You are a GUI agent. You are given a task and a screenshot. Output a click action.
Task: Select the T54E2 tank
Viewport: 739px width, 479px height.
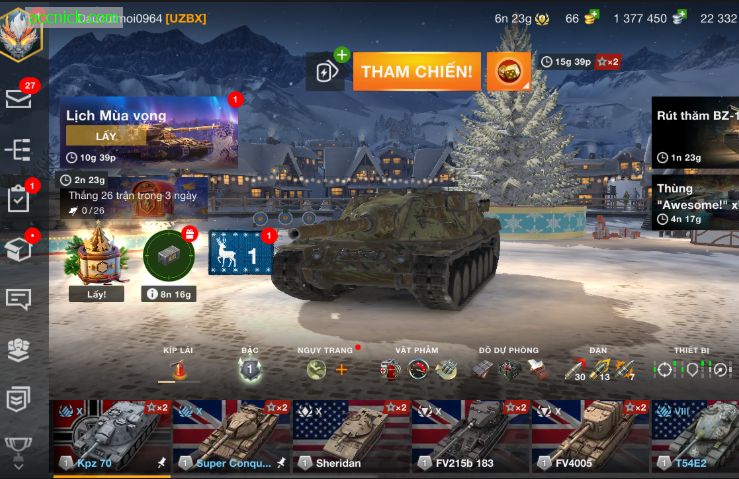coord(696,434)
